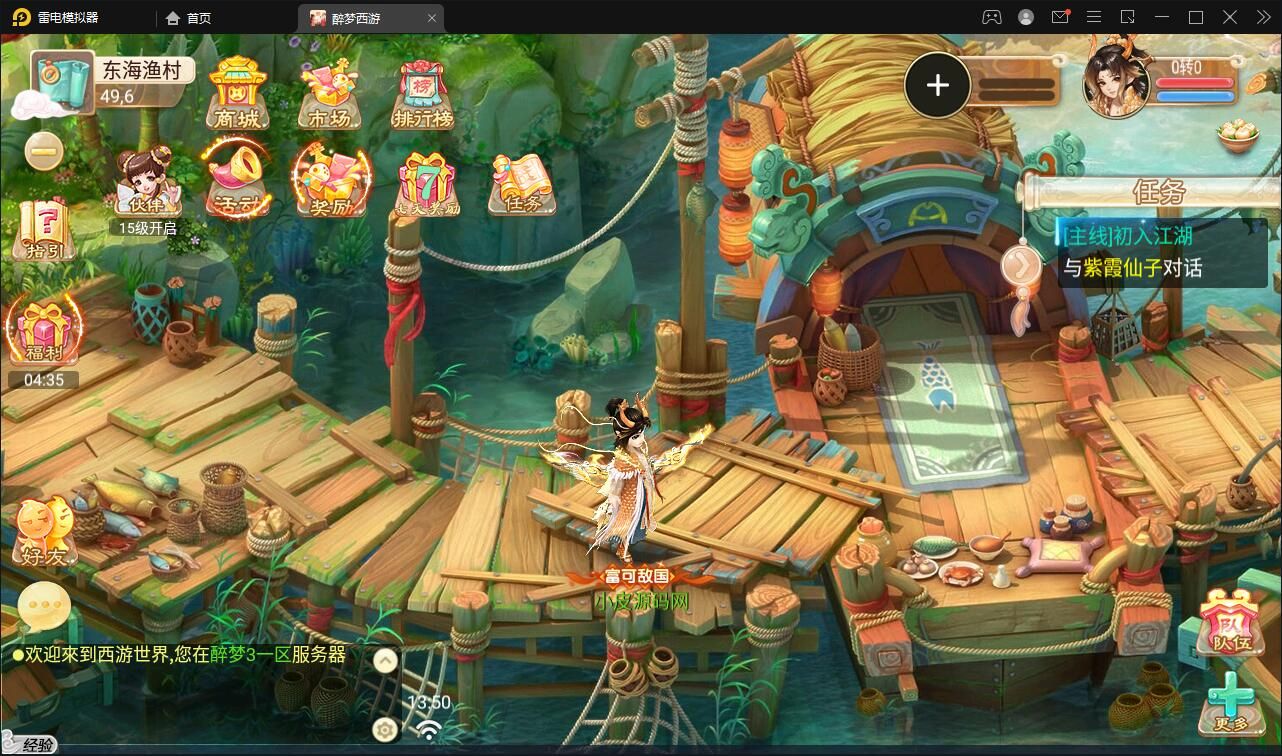Viewport: 1282px width, 756px height.
Task: Show the 排行榜 leaderboard
Action: [422, 96]
